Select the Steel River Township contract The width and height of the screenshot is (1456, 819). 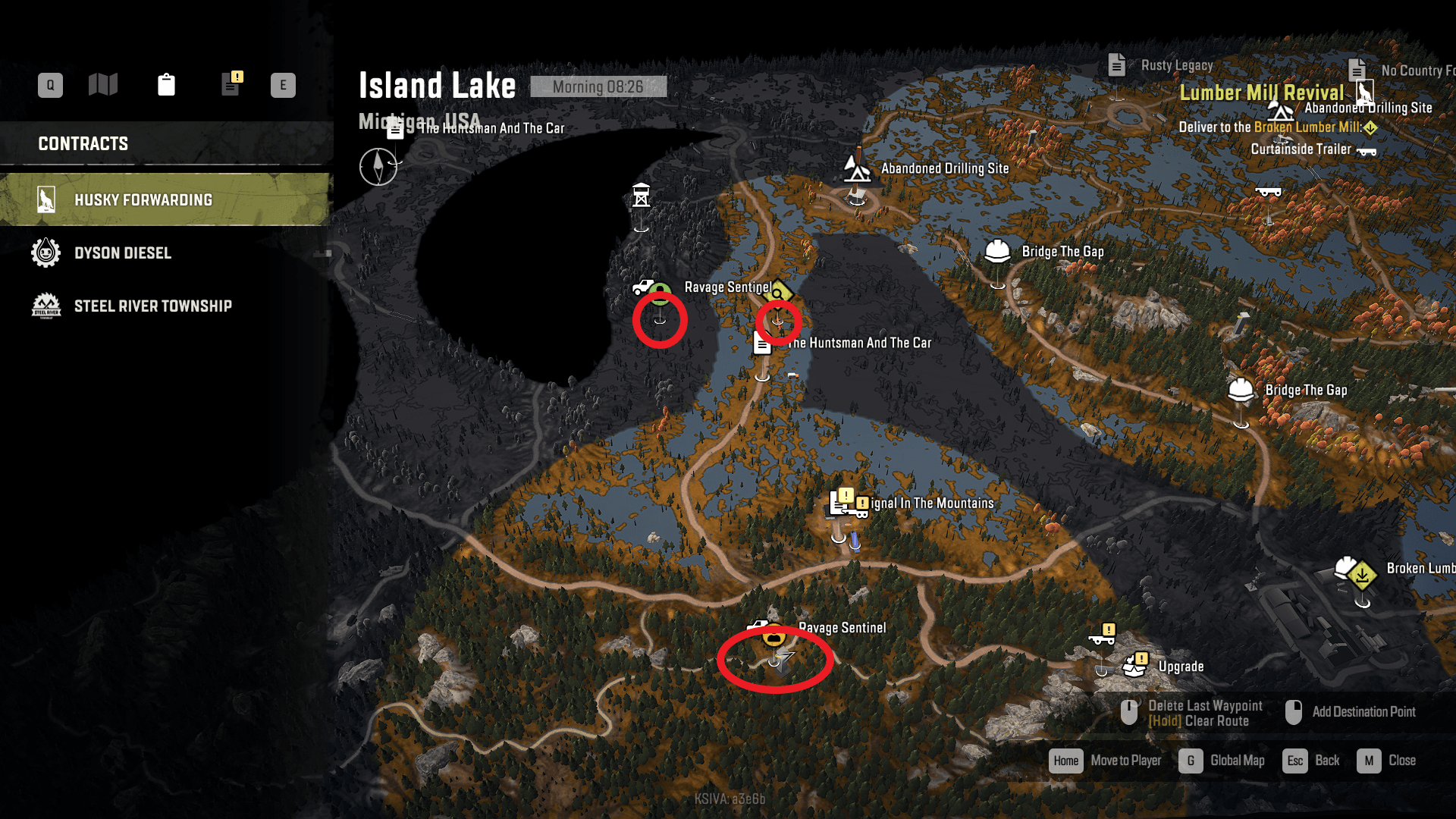[x=153, y=306]
